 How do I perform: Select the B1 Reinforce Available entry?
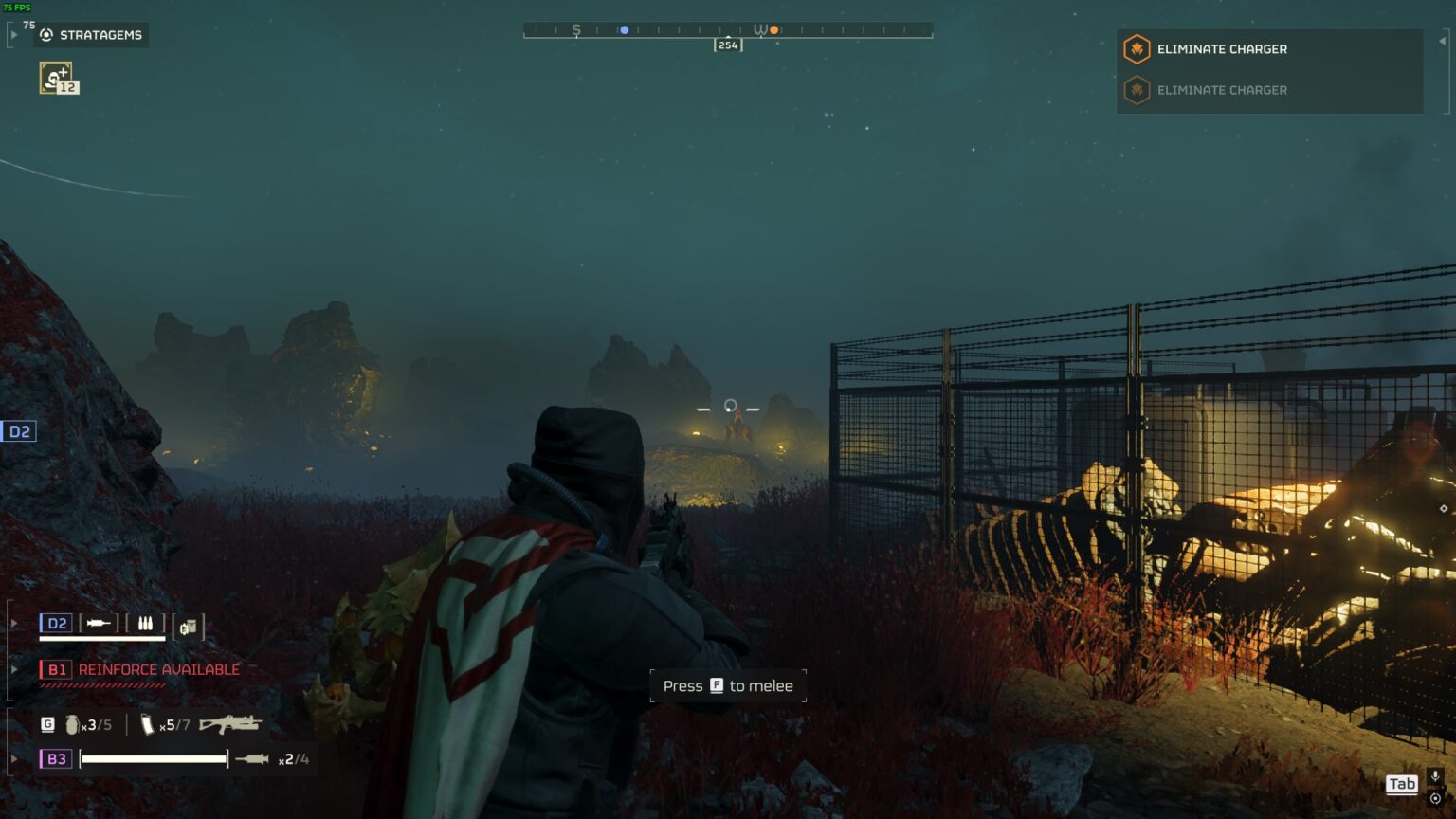coord(140,669)
